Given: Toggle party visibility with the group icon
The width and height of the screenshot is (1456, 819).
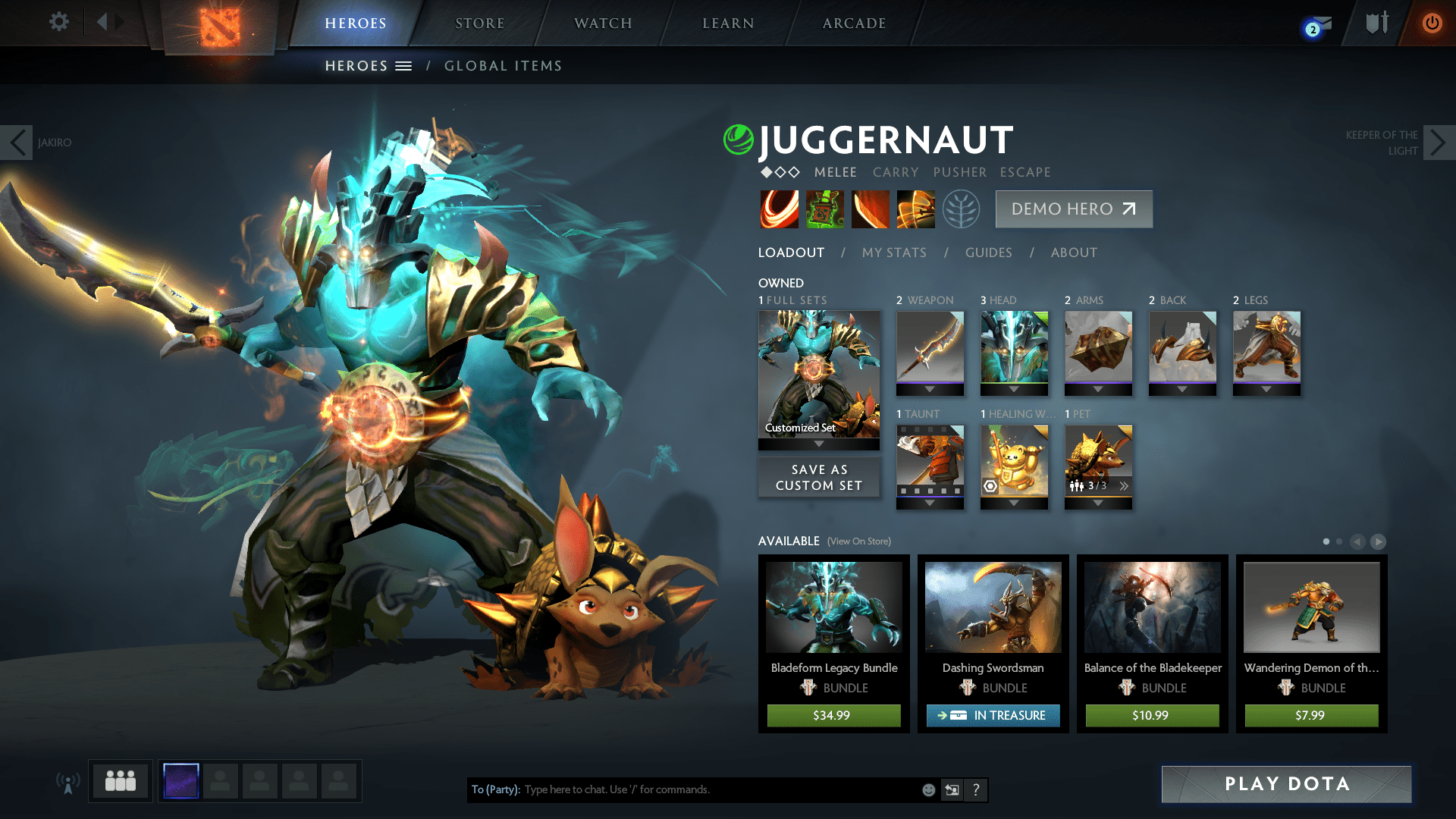Looking at the screenshot, I should (x=119, y=781).
